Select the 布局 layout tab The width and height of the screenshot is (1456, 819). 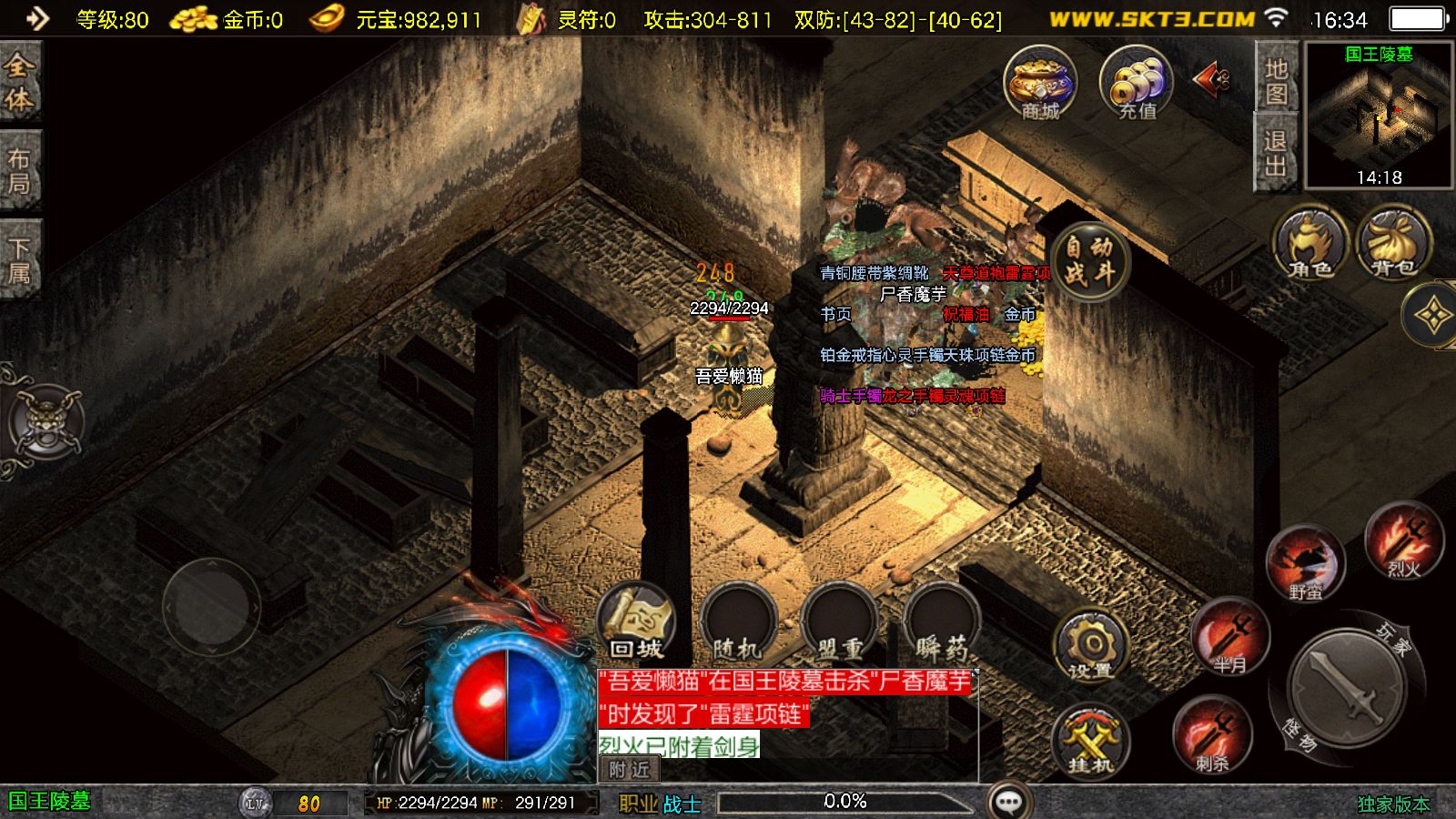[20, 171]
